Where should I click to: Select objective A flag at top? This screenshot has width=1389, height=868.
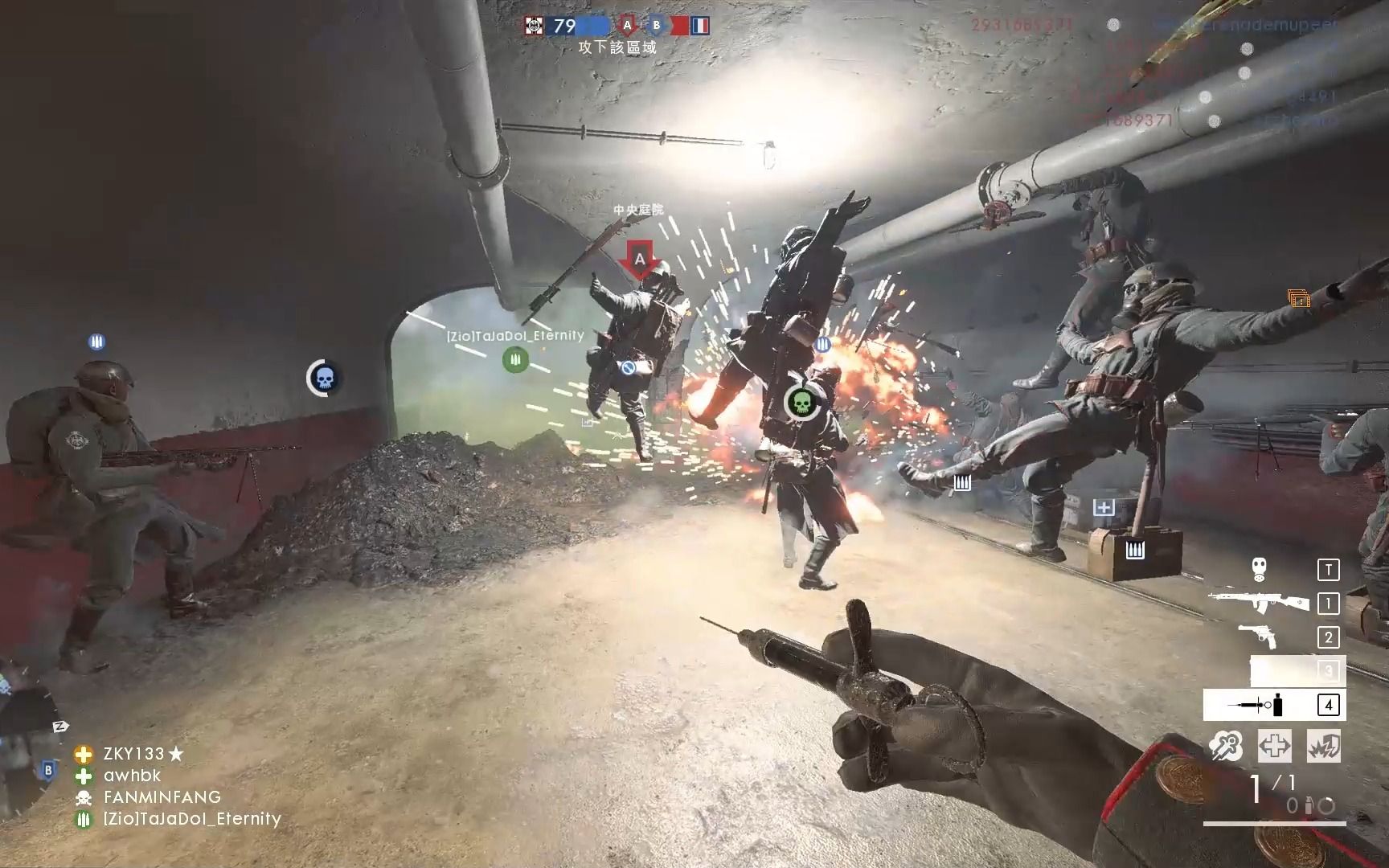[x=627, y=26]
